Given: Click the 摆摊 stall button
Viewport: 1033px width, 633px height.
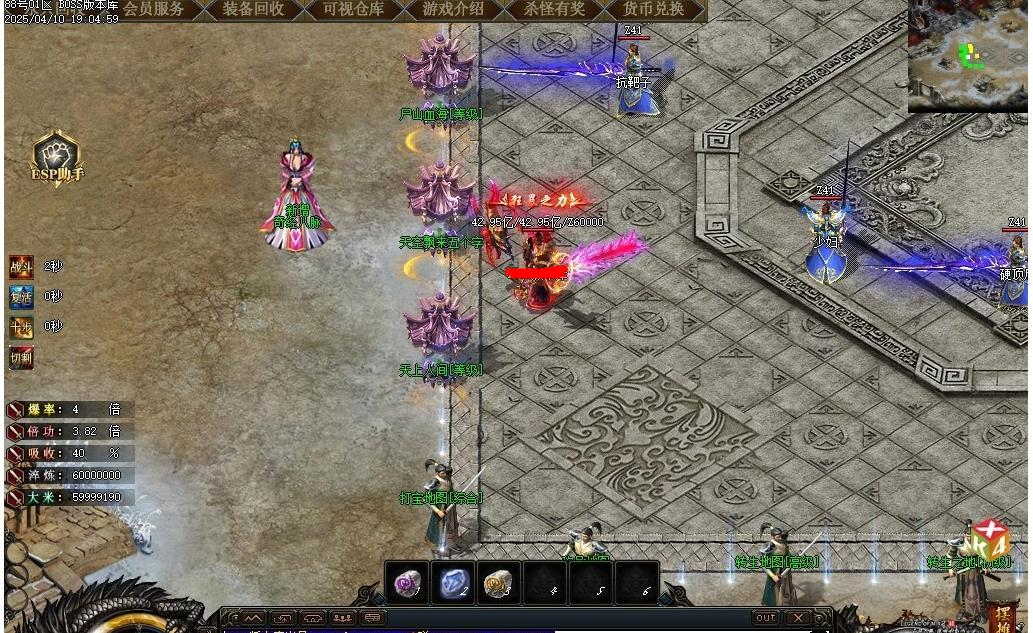Looking at the screenshot, I should [1003, 616].
